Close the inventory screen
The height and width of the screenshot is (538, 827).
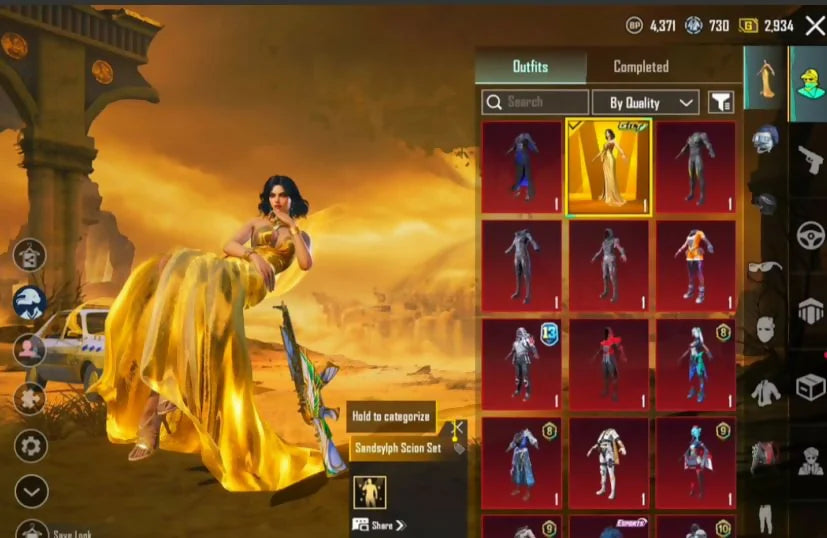tap(814, 25)
